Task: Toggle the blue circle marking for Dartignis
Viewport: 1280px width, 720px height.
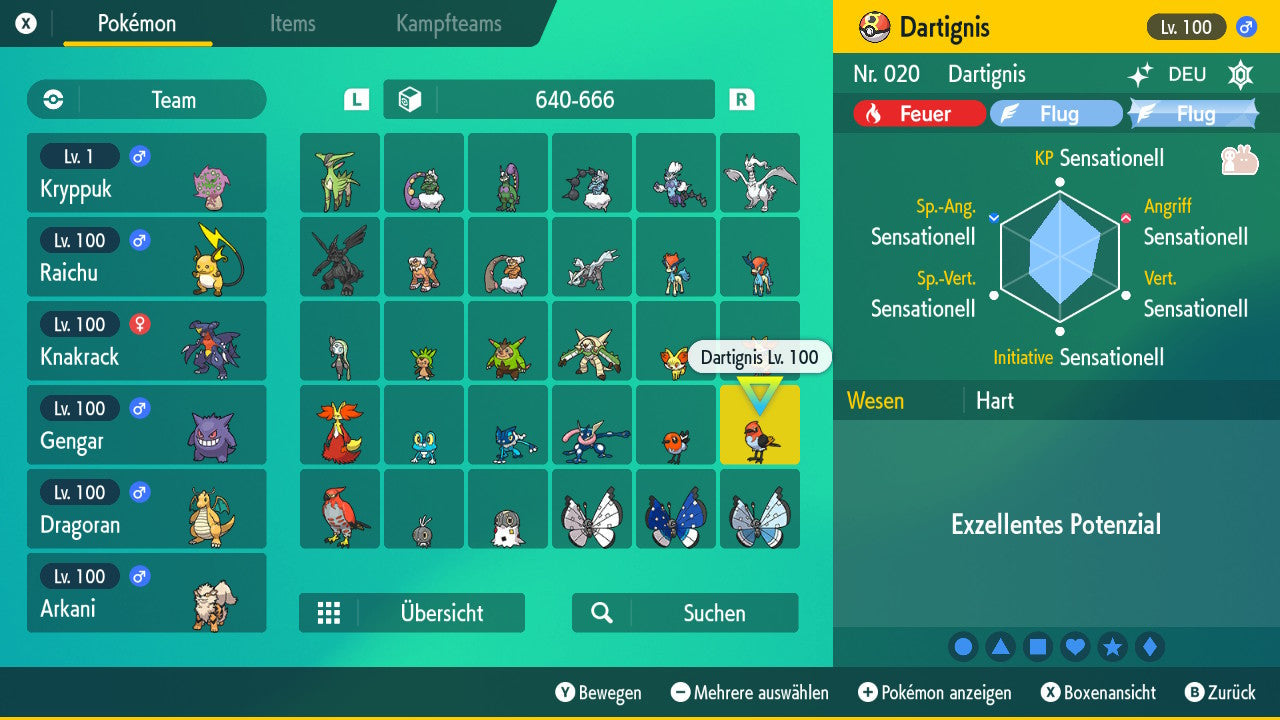Action: click(963, 646)
